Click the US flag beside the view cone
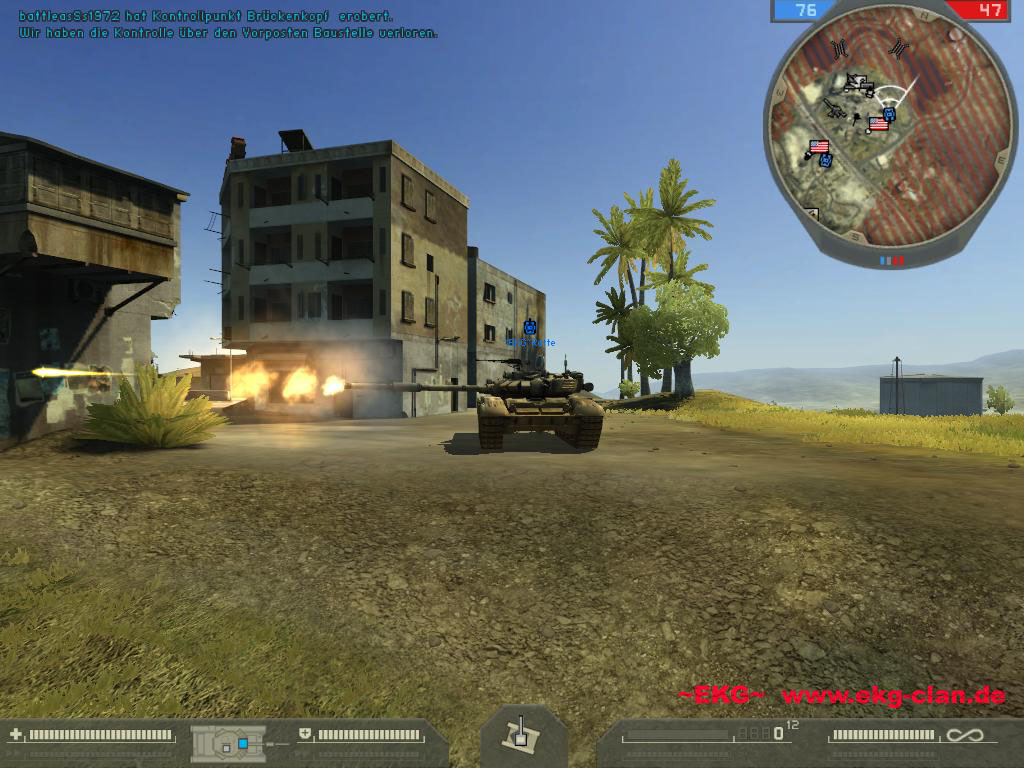Viewport: 1024px width, 768px height. coord(878,124)
